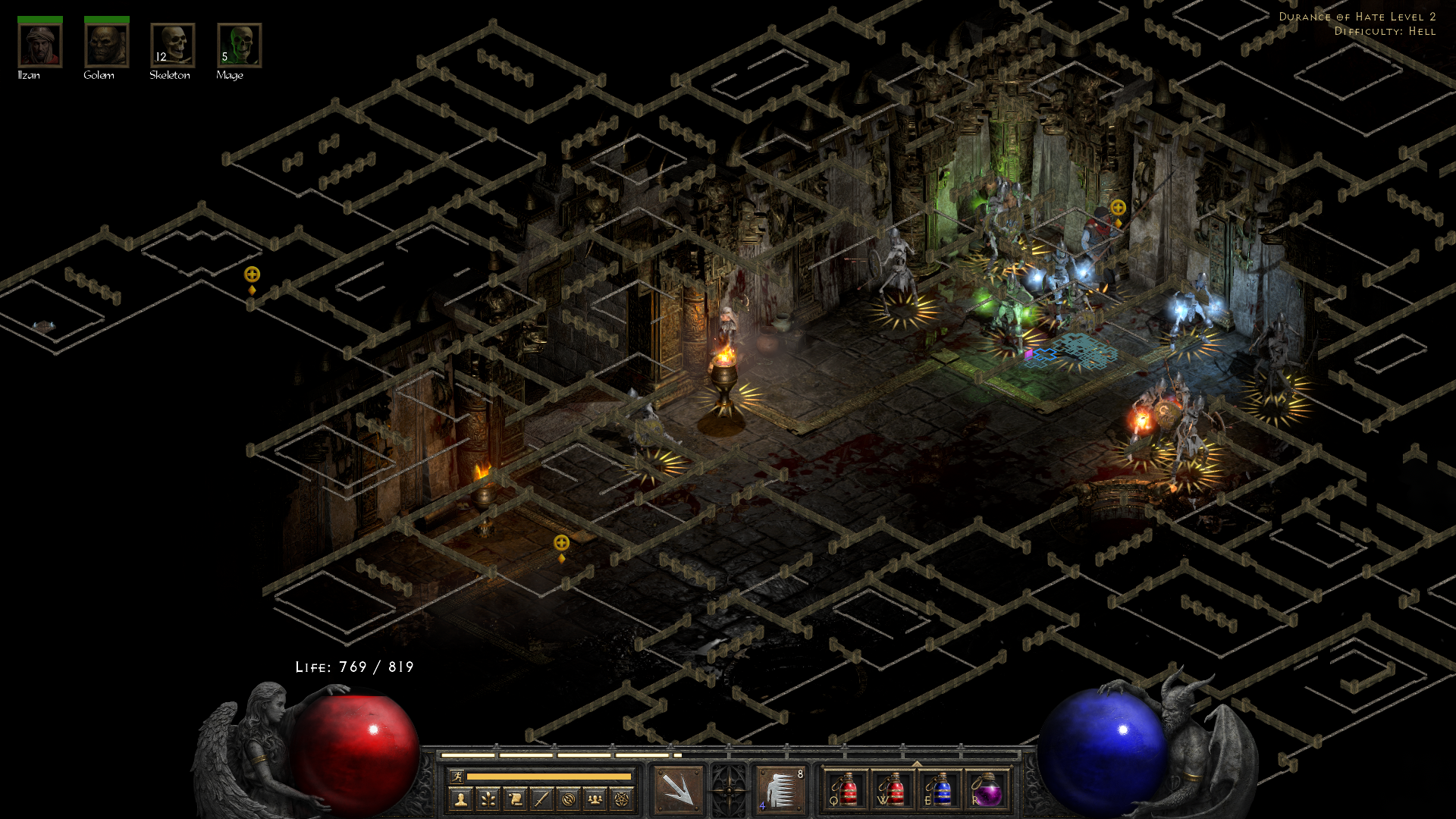The width and height of the screenshot is (1456, 819).
Task: Use the purple rejuvenation potion
Action: (987, 789)
